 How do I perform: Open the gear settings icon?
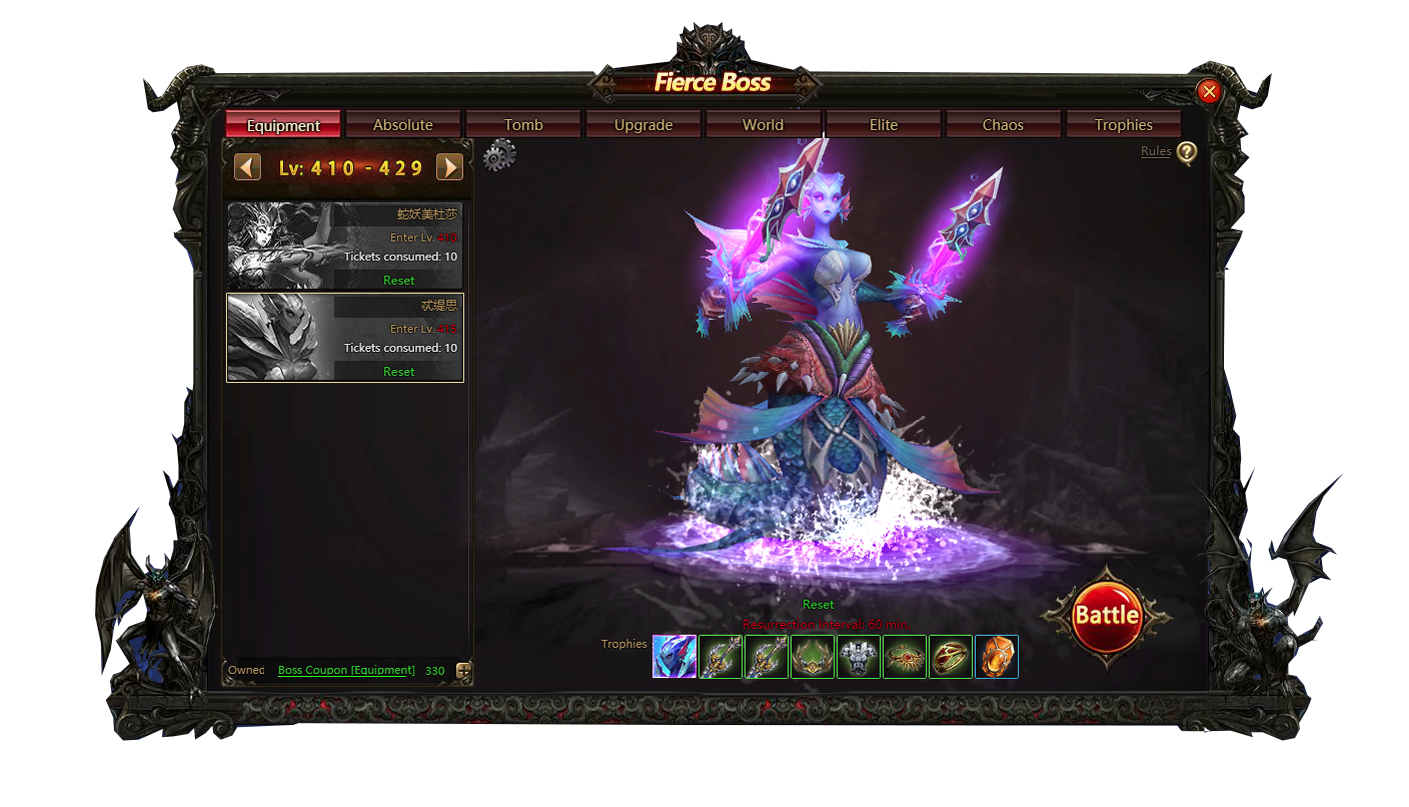[x=499, y=156]
